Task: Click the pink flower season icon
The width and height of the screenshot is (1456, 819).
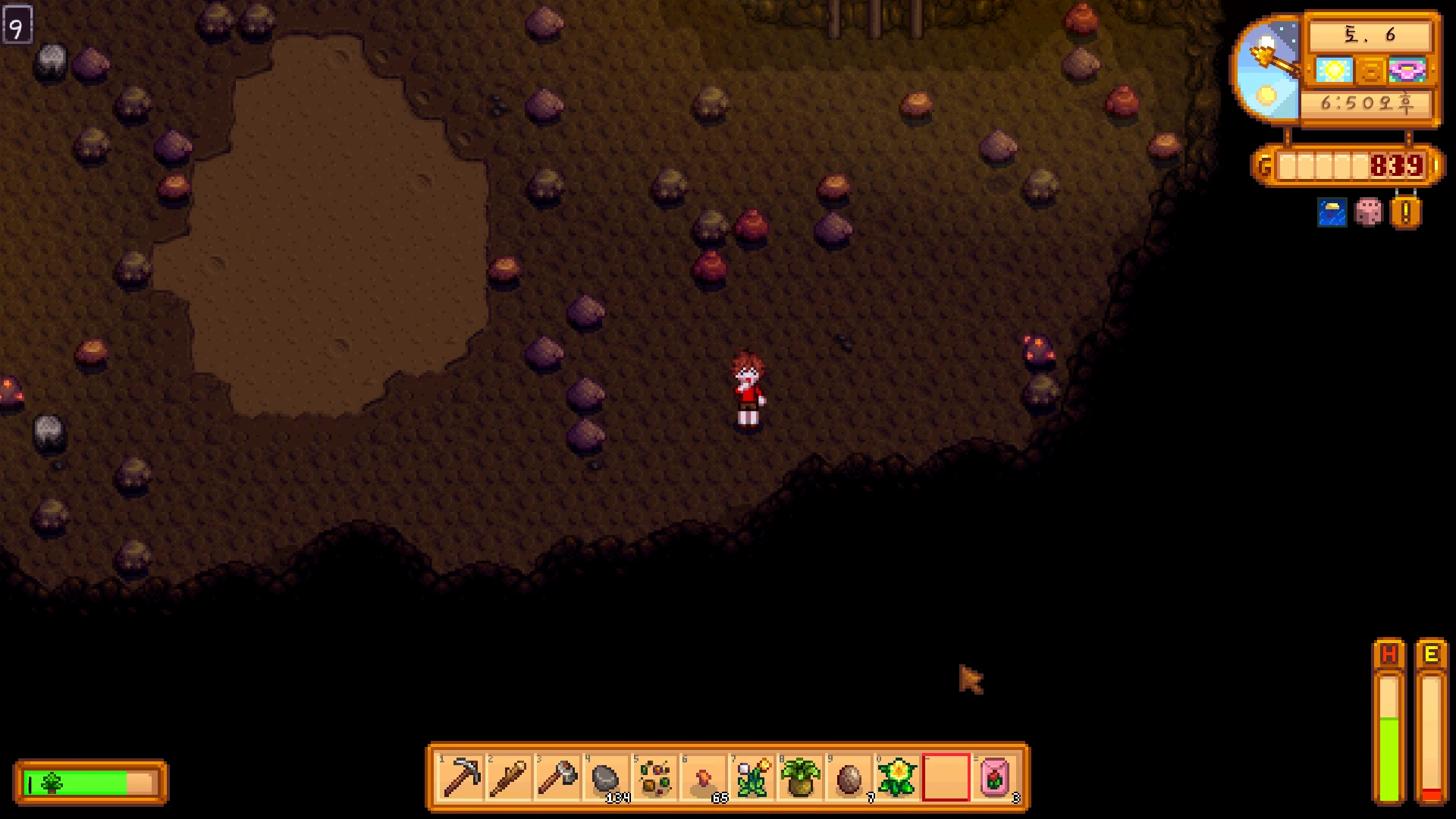Action: pos(1407,71)
